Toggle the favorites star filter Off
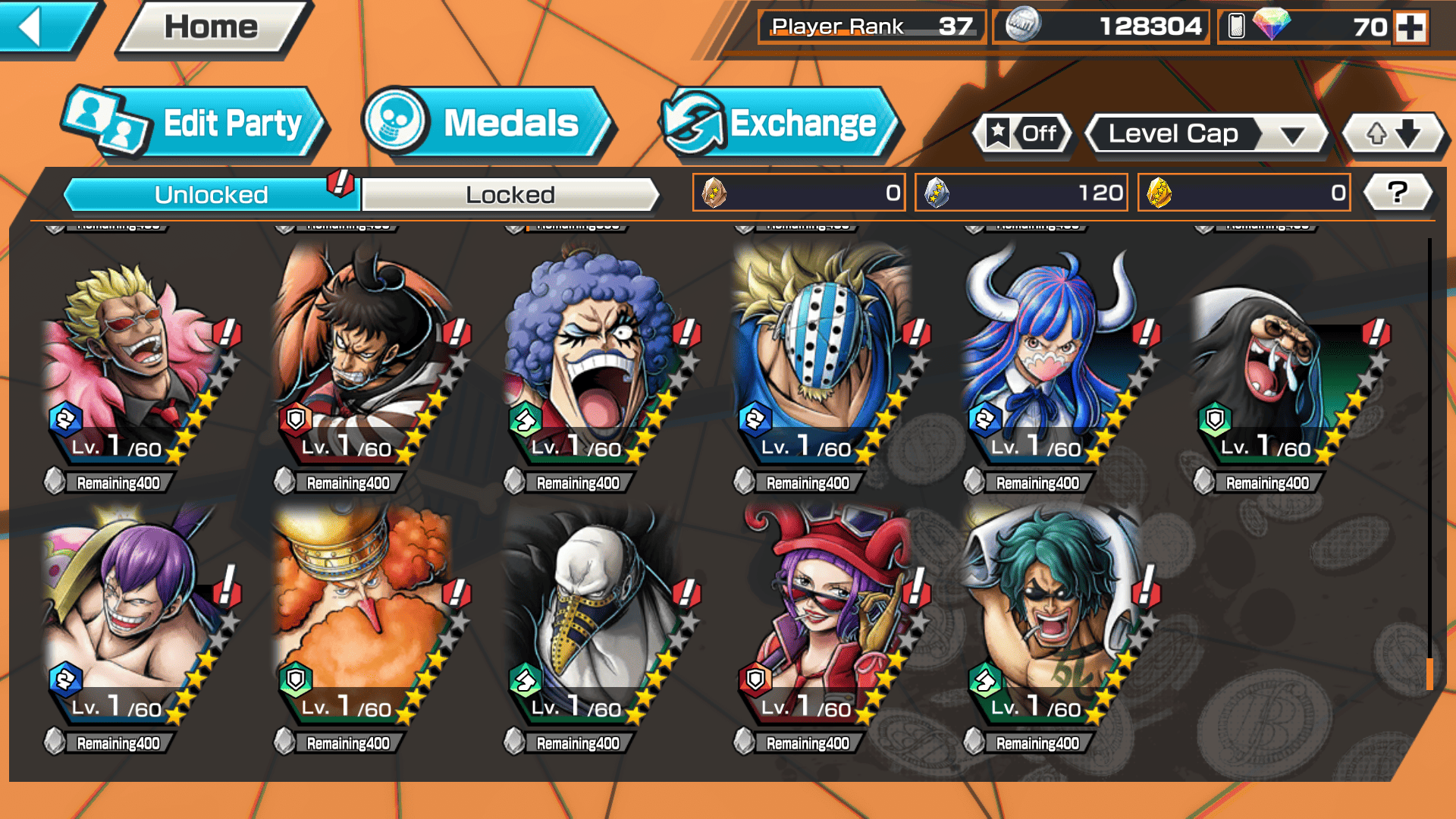The width and height of the screenshot is (1456, 819). tap(1022, 134)
